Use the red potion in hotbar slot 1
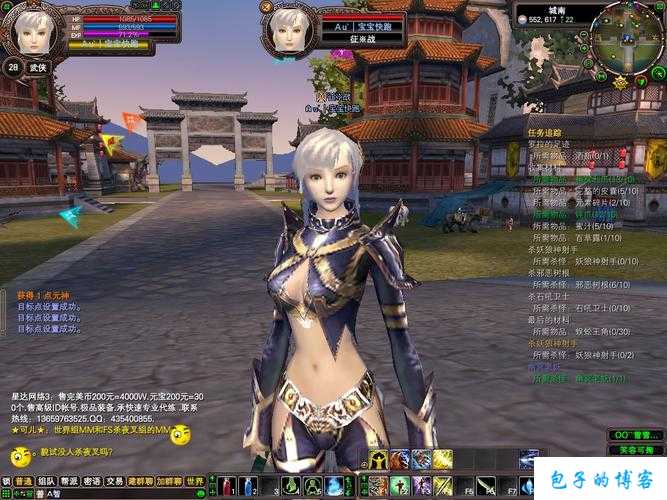The height and width of the screenshot is (500, 667). click(x=226, y=486)
